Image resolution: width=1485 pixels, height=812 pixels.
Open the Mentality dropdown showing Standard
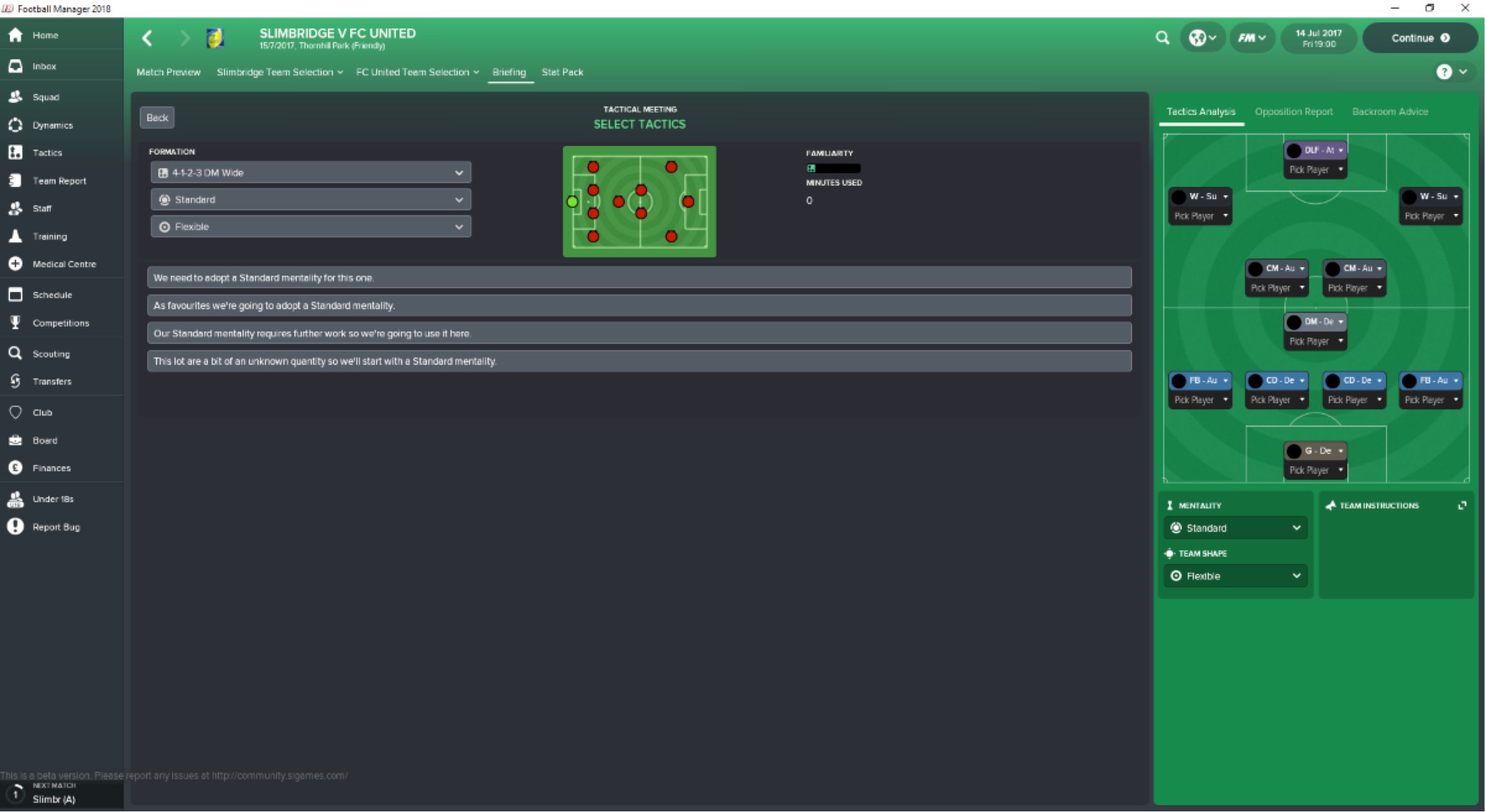click(1236, 528)
